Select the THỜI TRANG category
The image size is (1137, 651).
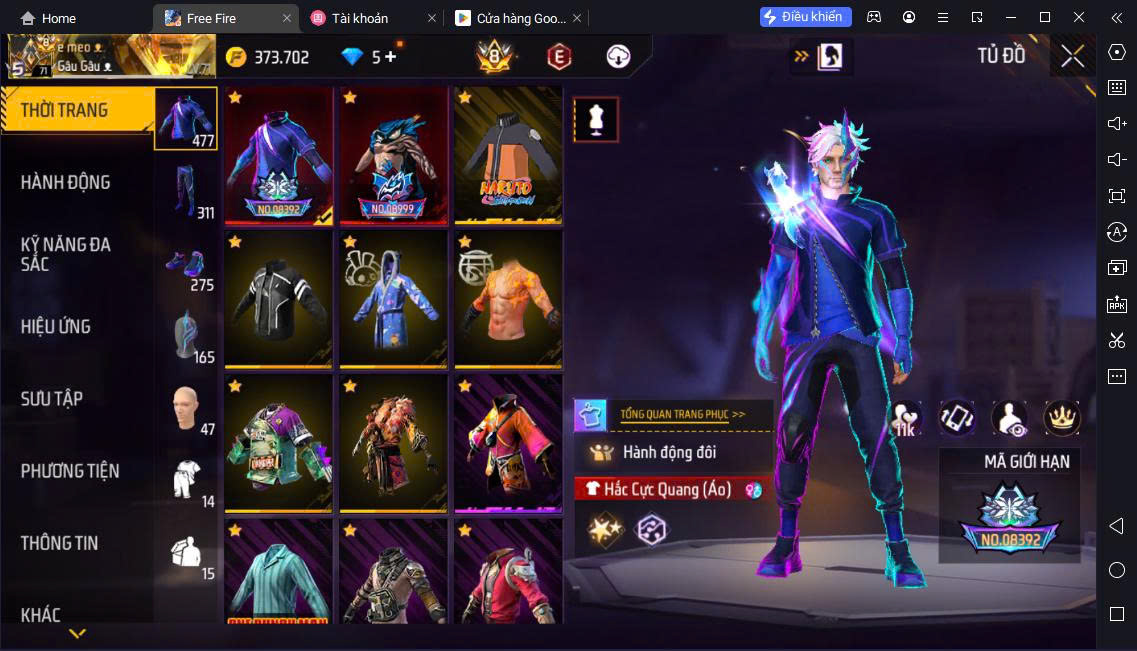click(64, 110)
